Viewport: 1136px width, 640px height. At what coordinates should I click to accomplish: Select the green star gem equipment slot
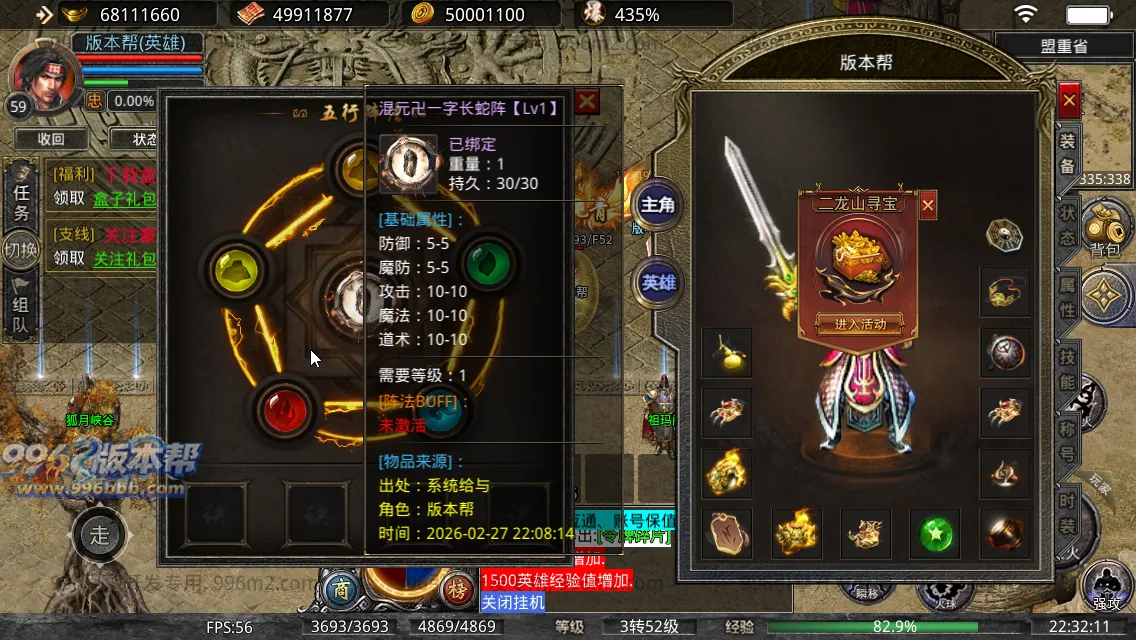[x=934, y=533]
